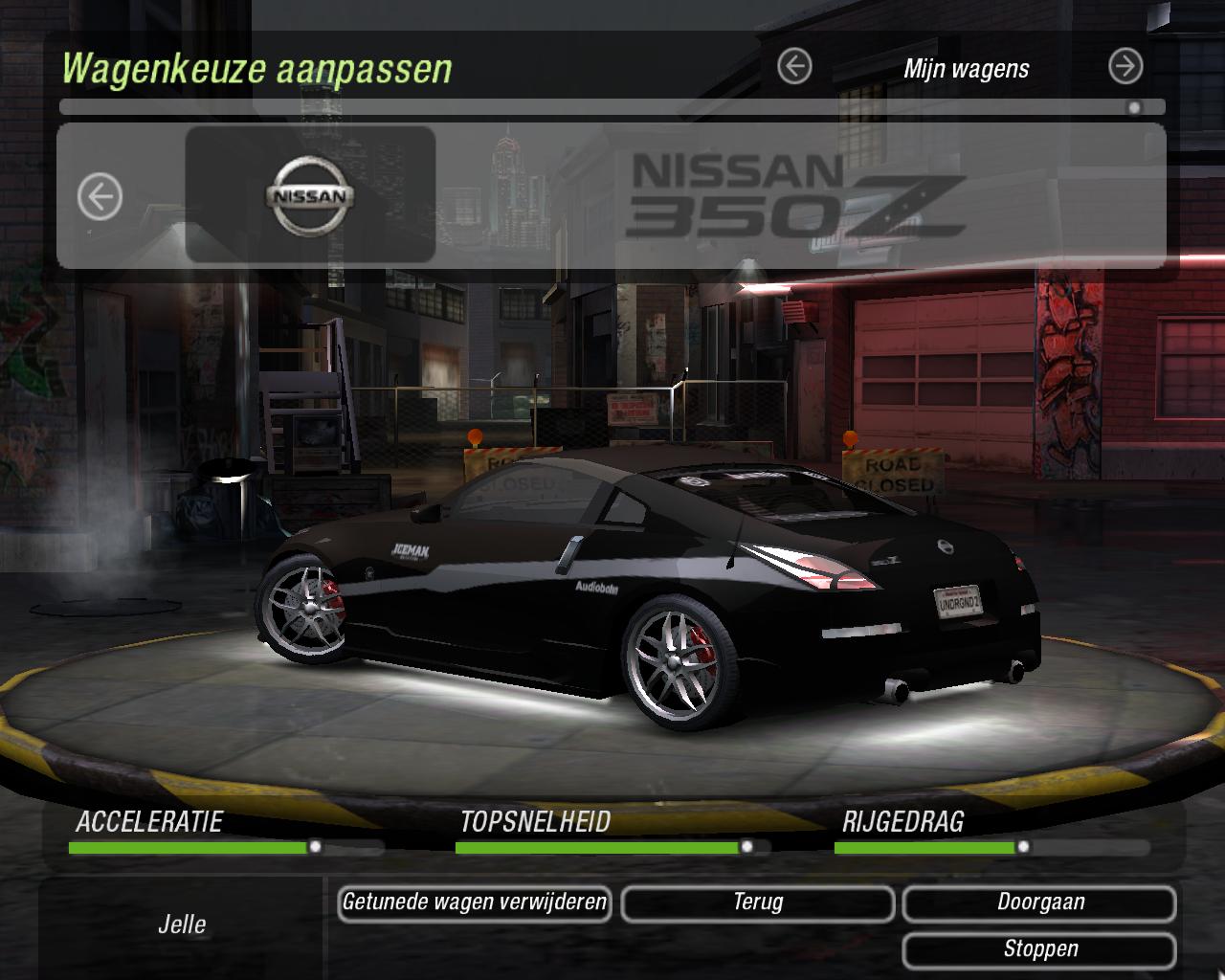
Task: Click the car list scrollbar handle
Action: 1134,107
